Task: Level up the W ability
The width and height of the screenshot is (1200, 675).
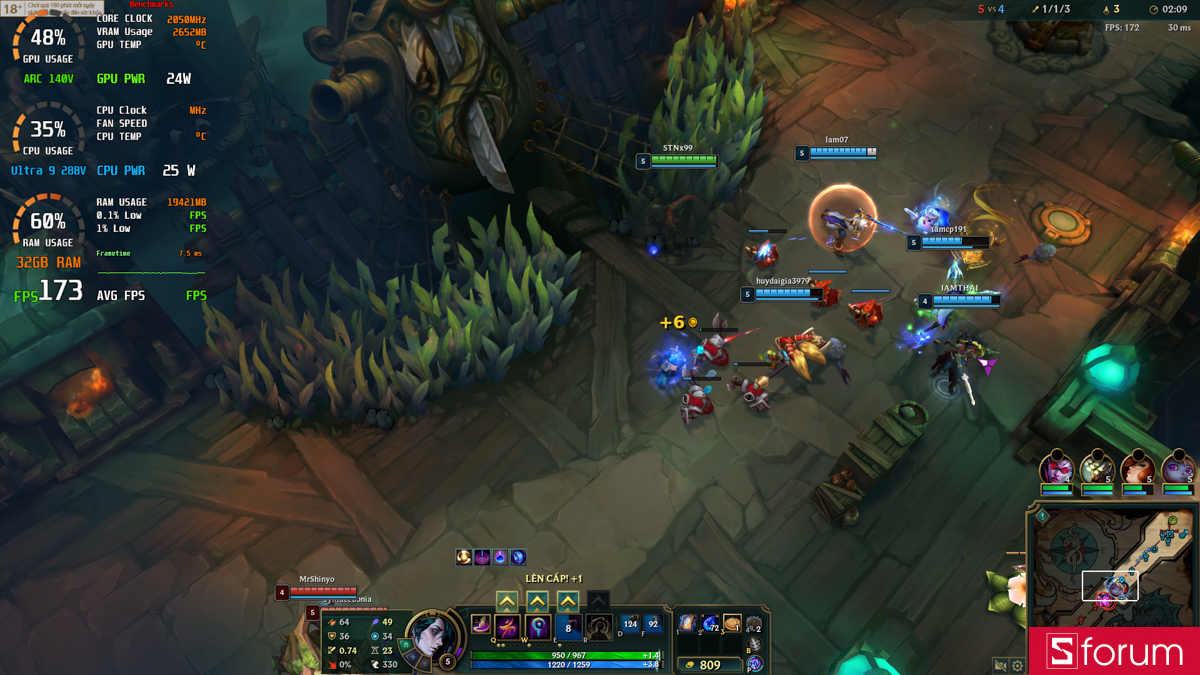Action: point(537,601)
